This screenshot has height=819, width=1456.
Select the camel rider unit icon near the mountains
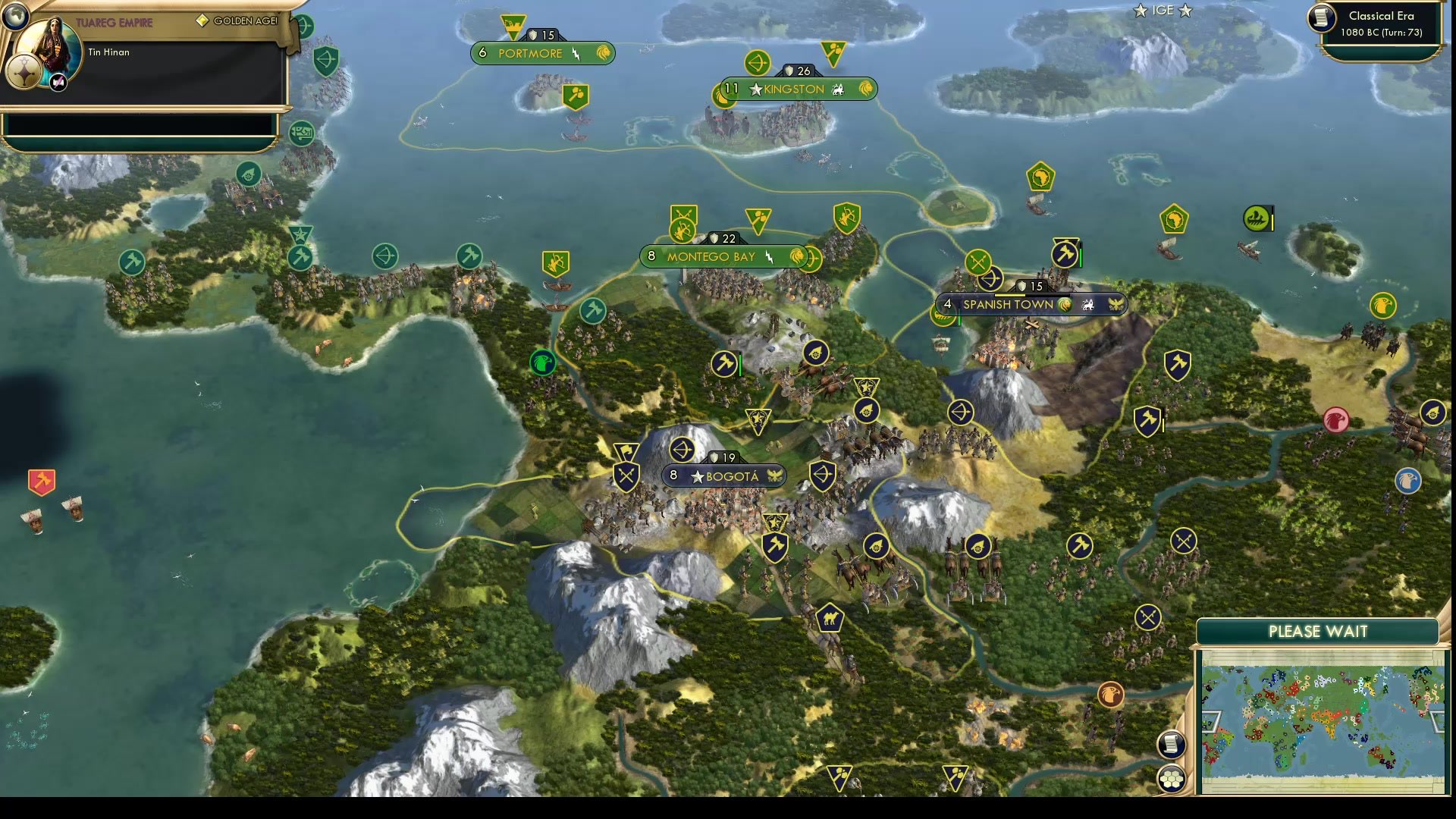click(830, 617)
